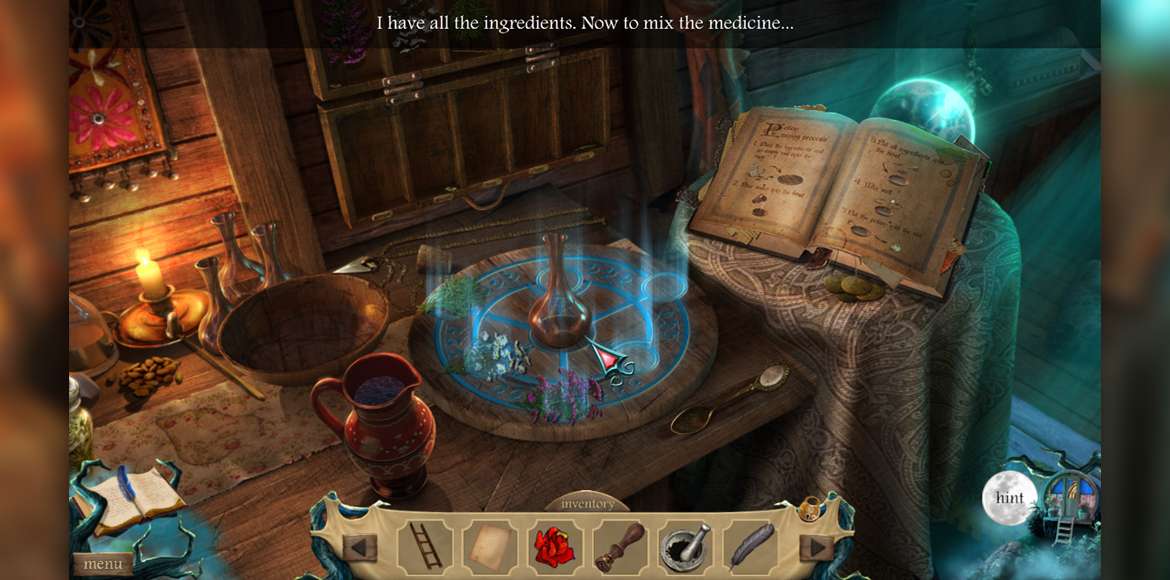Select the red rose petals slot
The height and width of the screenshot is (580, 1170).
coord(554,547)
